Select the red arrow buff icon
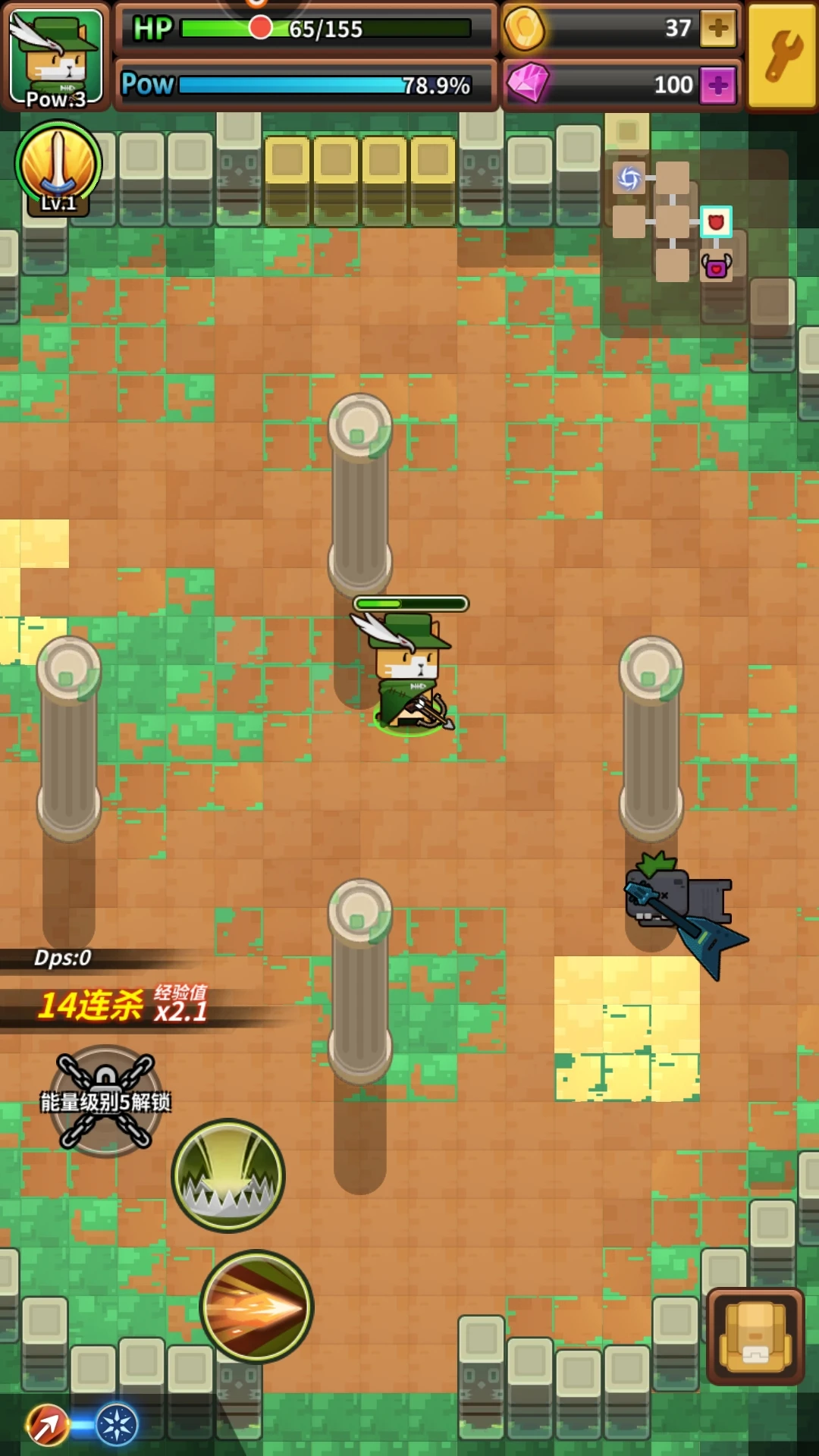 48,1424
